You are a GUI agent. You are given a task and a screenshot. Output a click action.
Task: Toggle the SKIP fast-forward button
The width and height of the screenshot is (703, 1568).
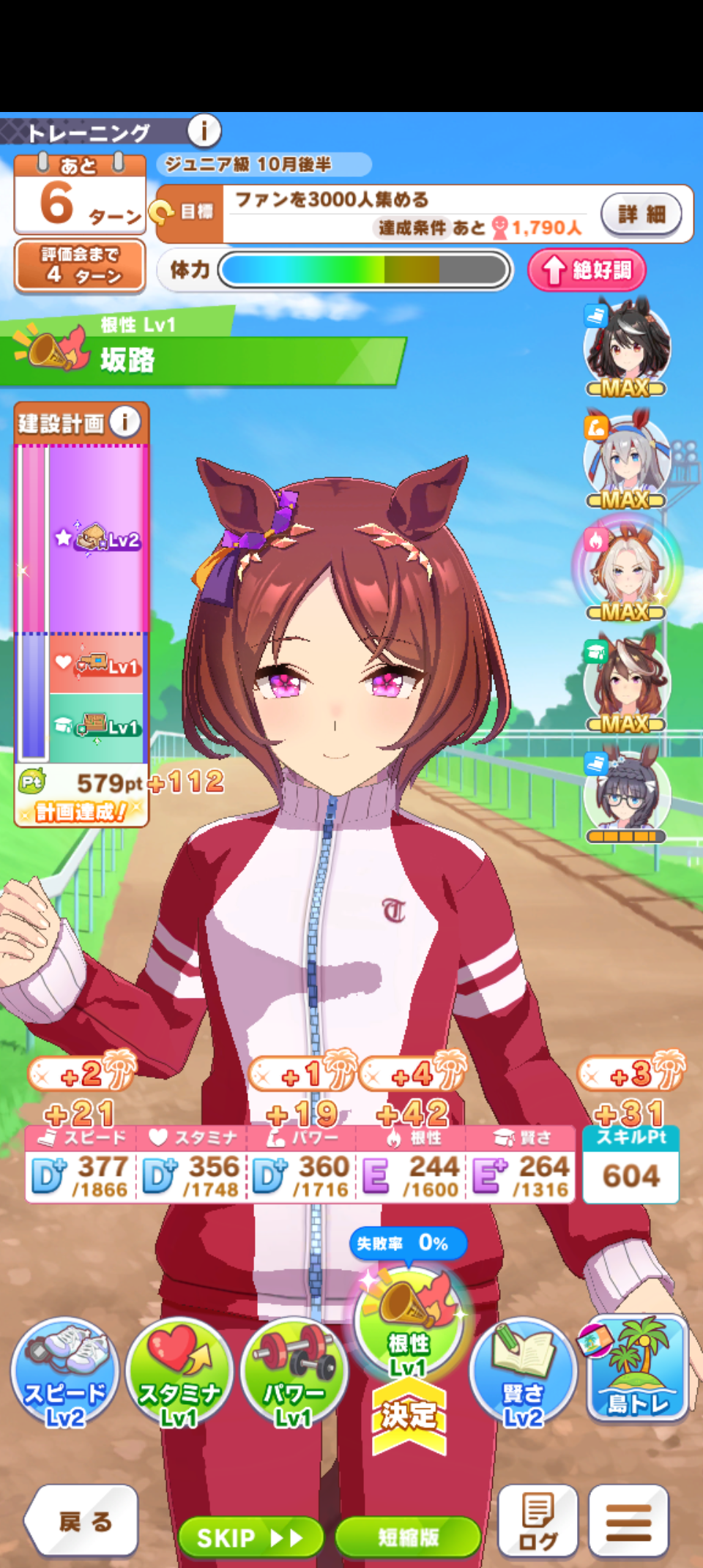coord(250,1537)
